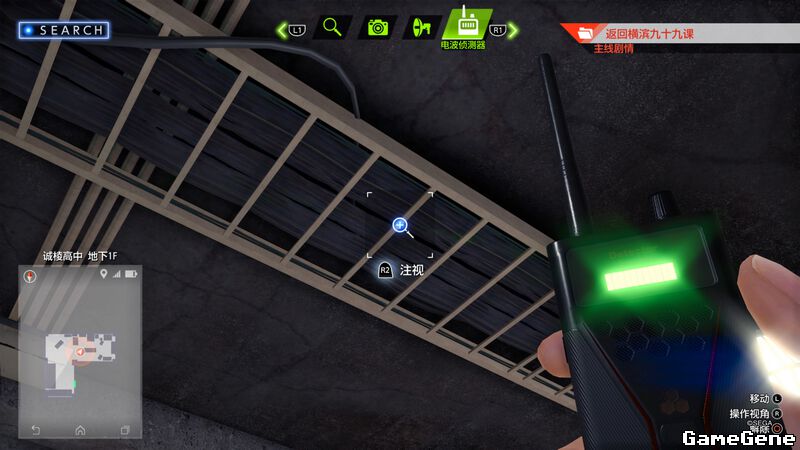Screen dimensions: 800x450
Task: Choose the directional microphone tool
Action: tap(421, 27)
